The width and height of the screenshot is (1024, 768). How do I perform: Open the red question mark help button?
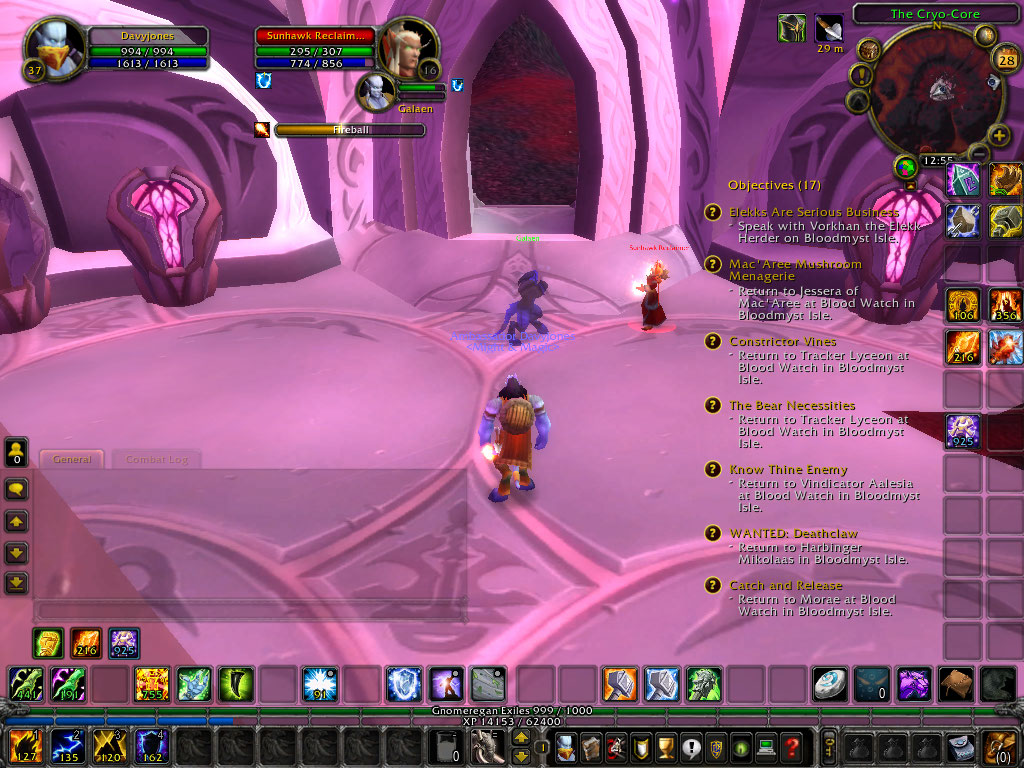coord(791,746)
